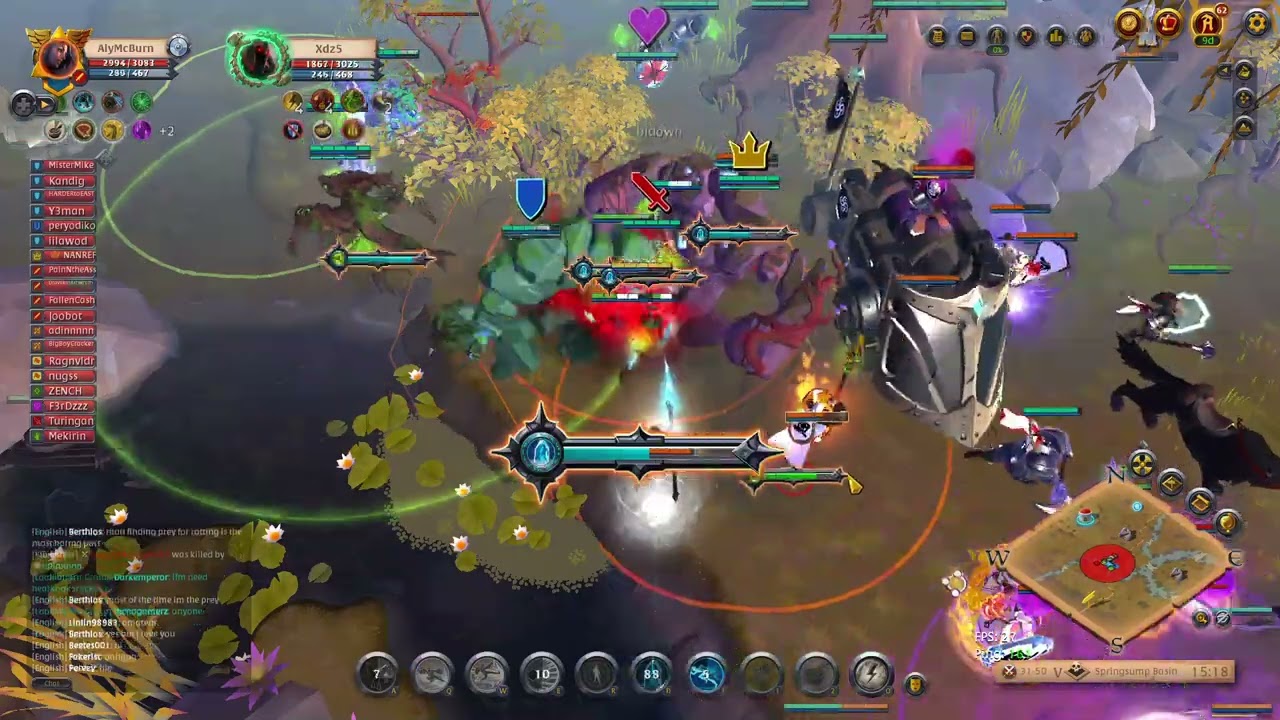Open the character armor menu icon

pyautogui.click(x=996, y=37)
